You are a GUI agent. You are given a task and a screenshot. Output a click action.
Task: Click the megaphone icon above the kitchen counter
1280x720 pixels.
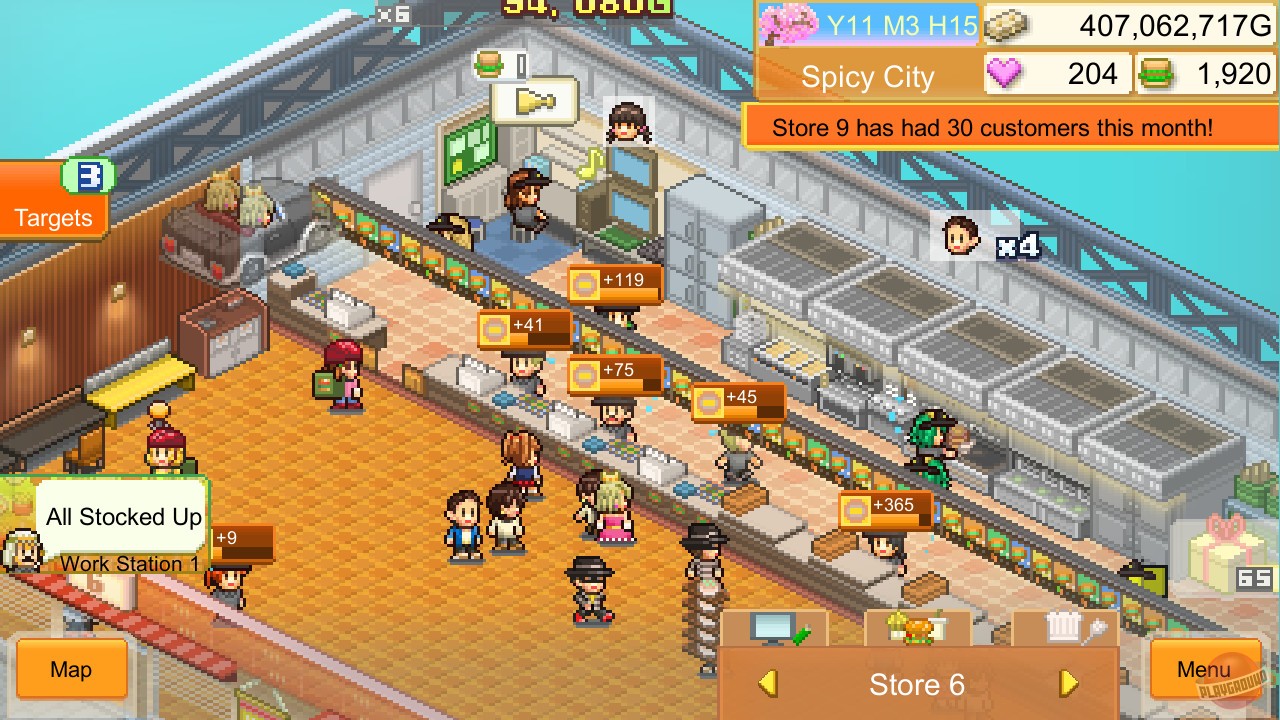[533, 101]
